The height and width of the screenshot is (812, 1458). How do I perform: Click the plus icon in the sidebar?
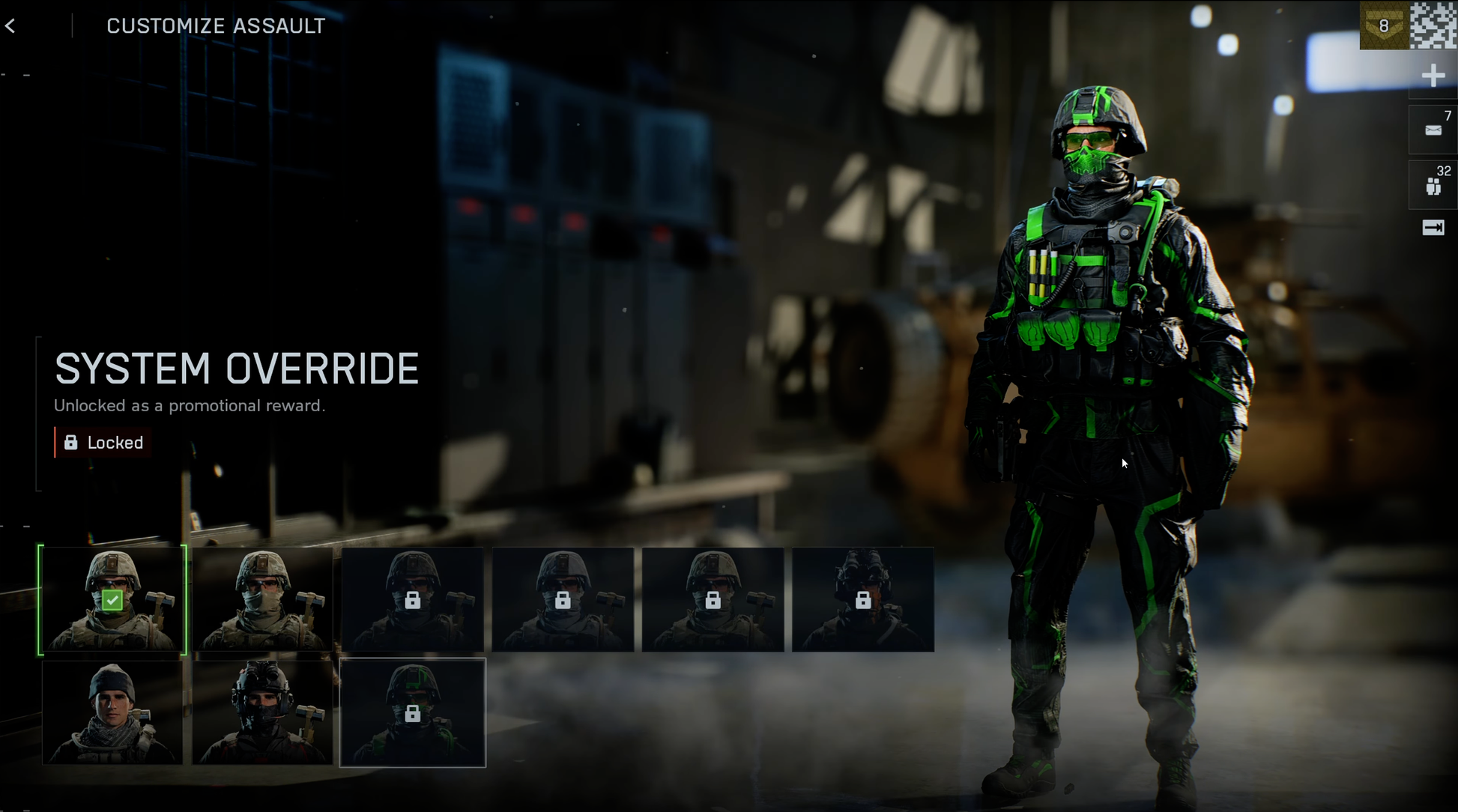click(1433, 76)
